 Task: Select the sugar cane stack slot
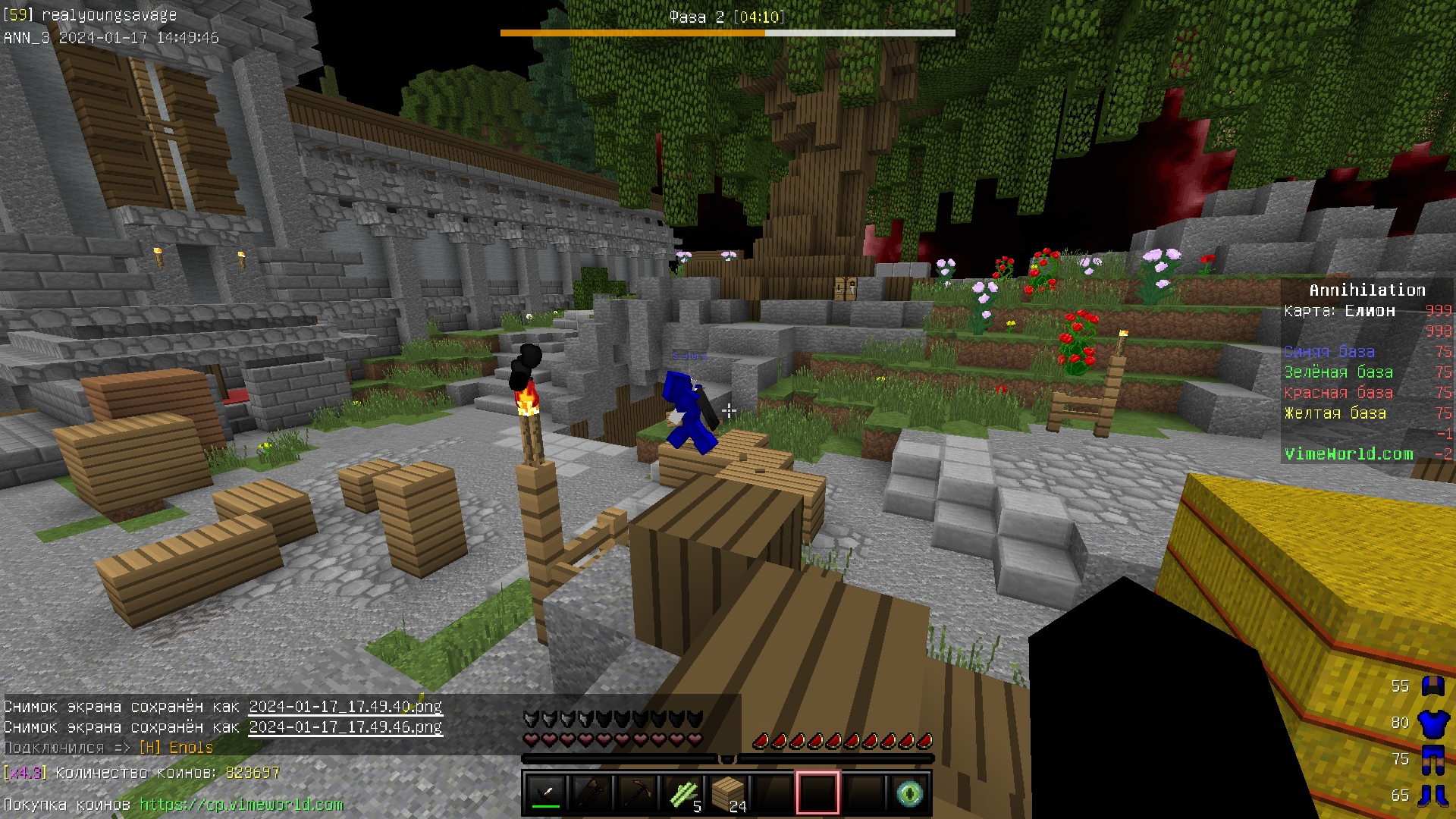point(682,793)
